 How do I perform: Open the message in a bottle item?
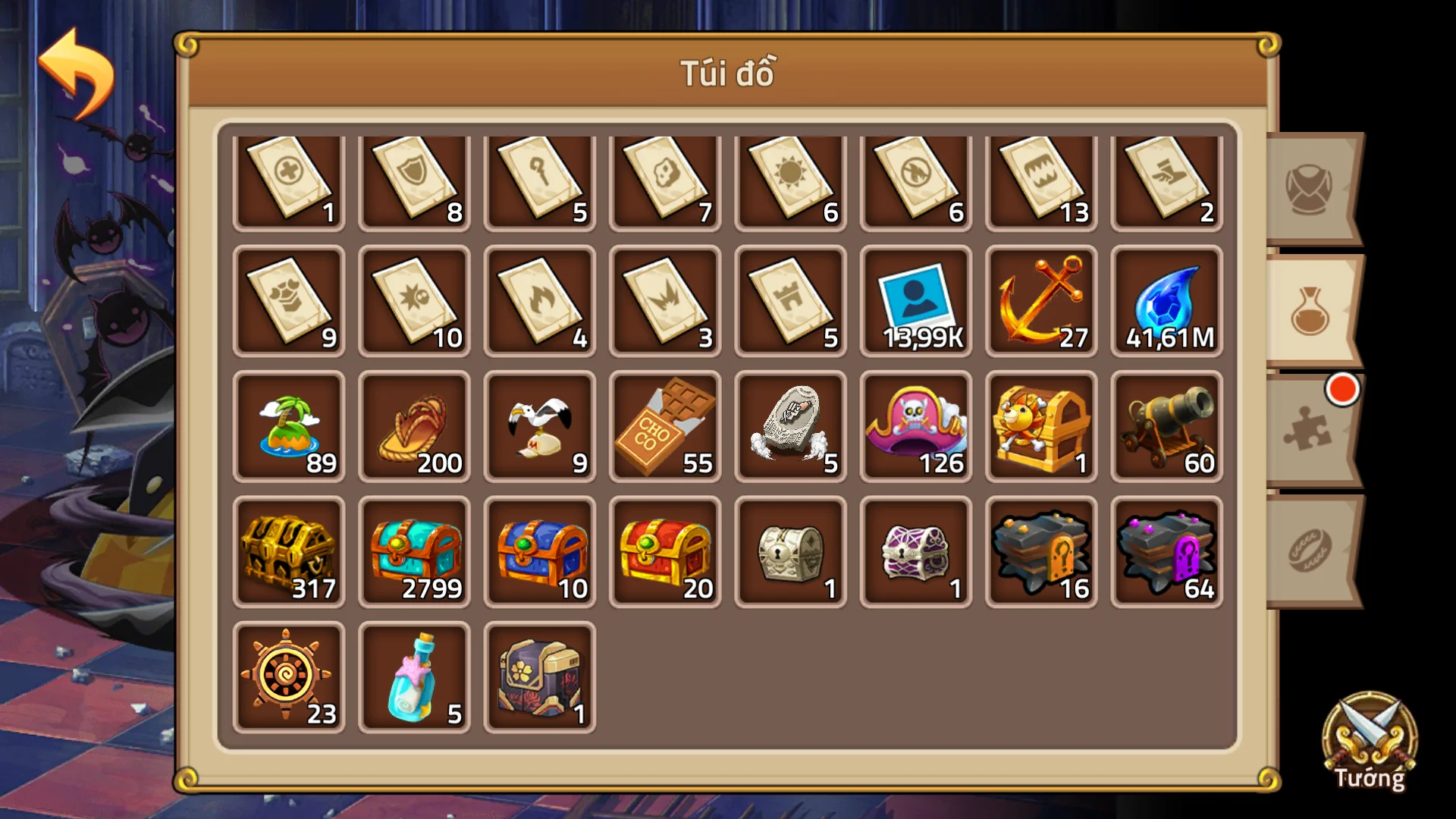(x=414, y=675)
